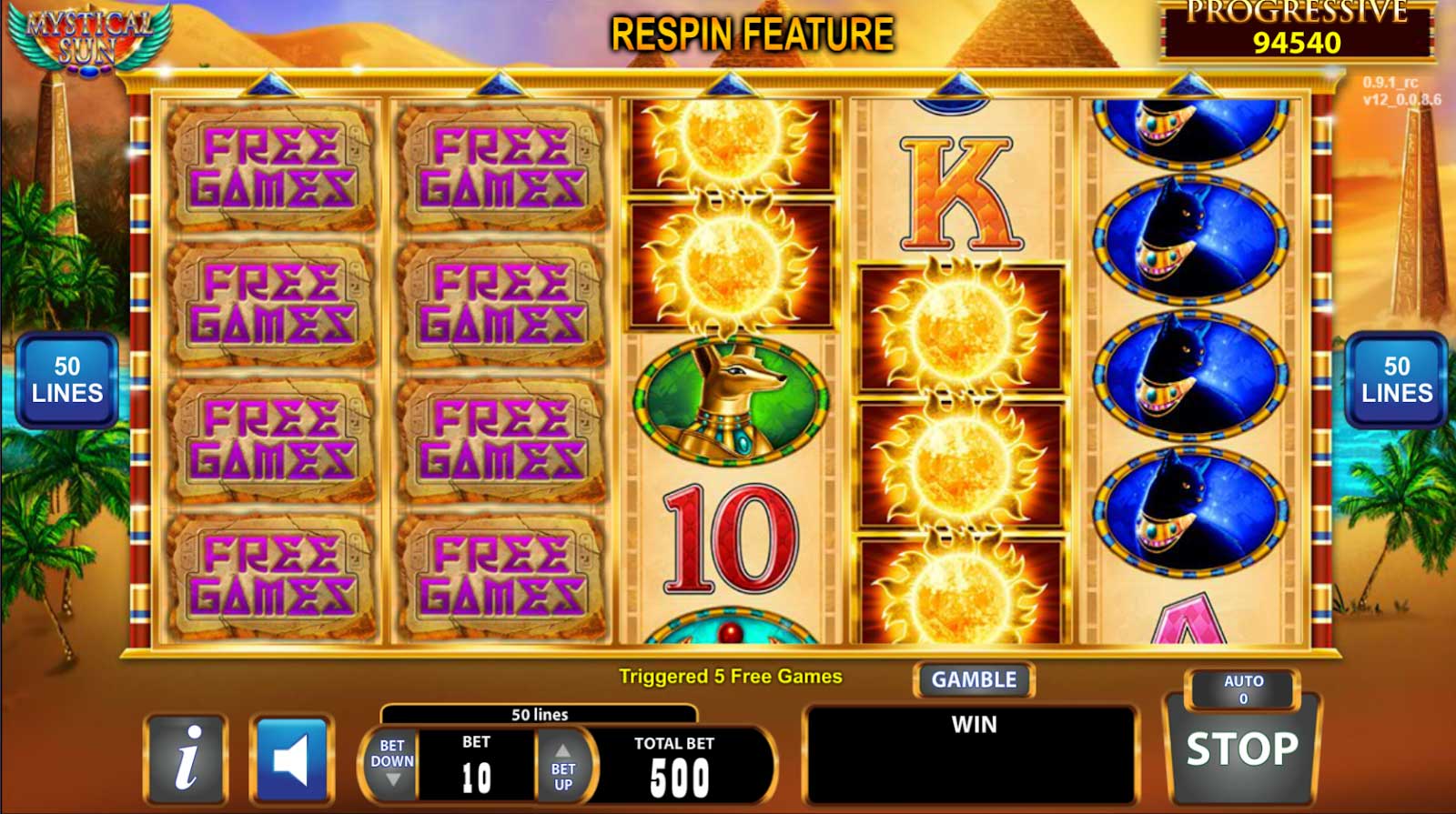
Task: Lower the bet with Bet Down
Action: coord(392,764)
